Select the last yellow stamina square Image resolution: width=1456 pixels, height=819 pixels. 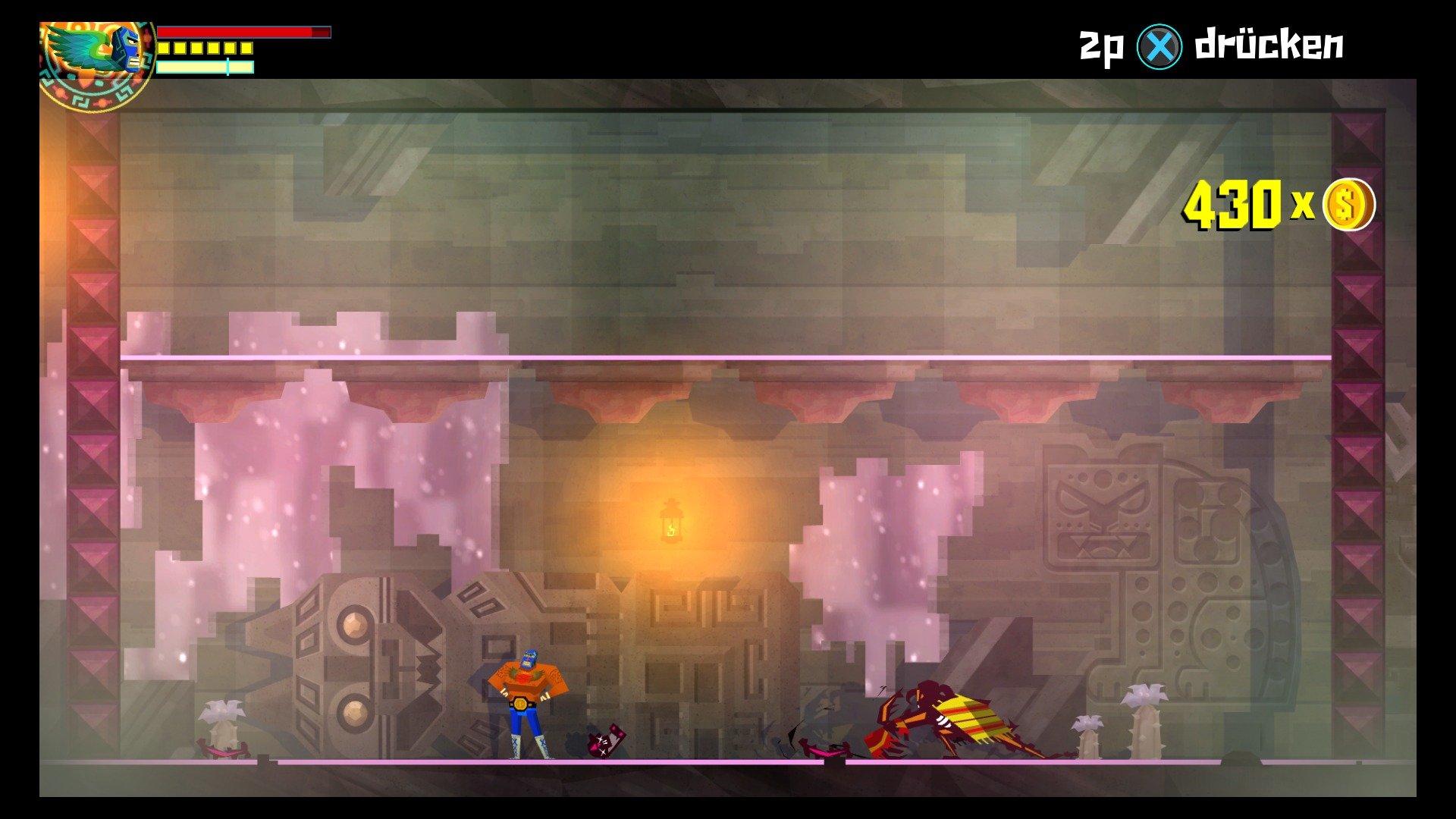[x=246, y=49]
